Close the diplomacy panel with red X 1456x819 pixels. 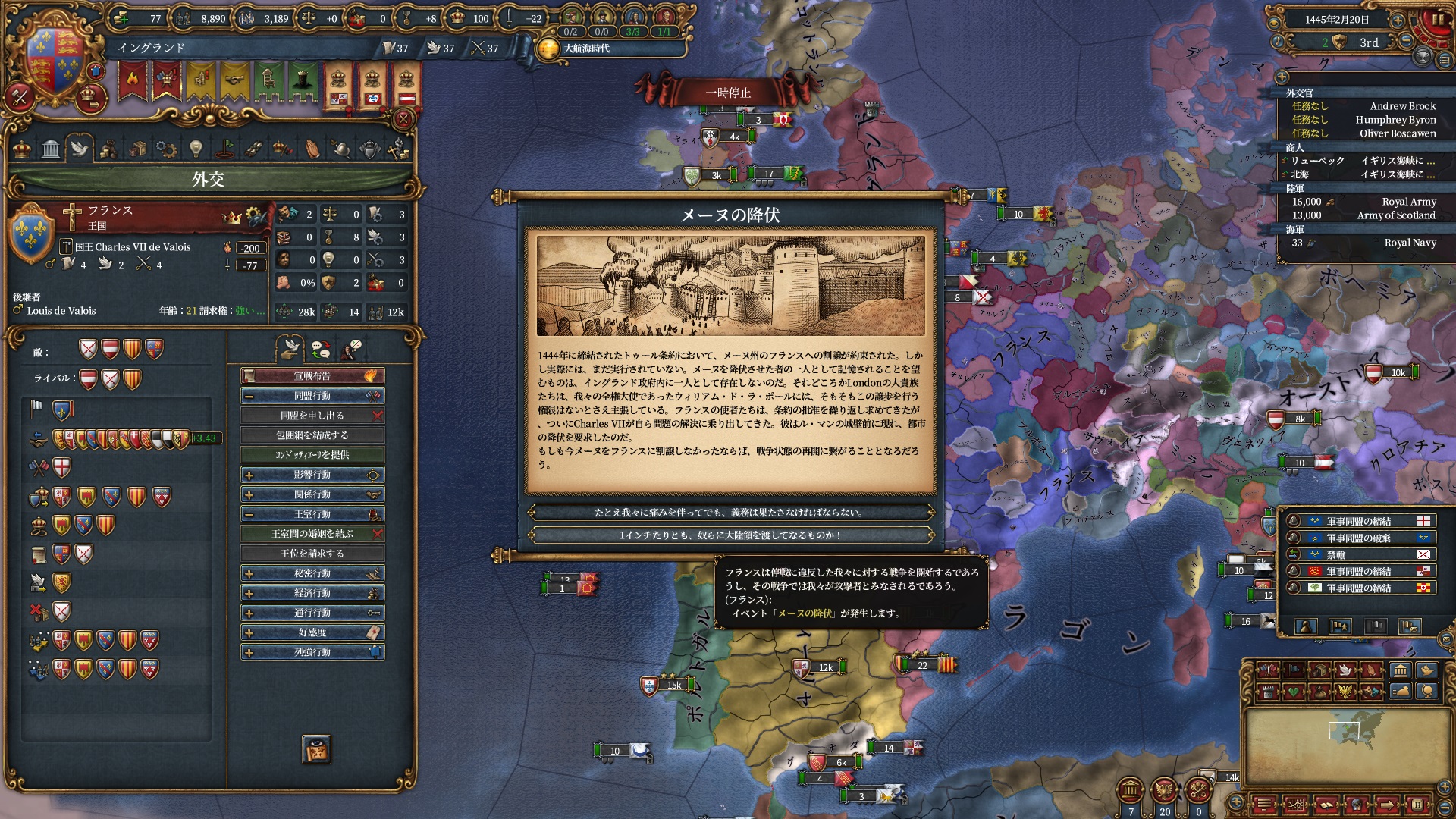(403, 119)
